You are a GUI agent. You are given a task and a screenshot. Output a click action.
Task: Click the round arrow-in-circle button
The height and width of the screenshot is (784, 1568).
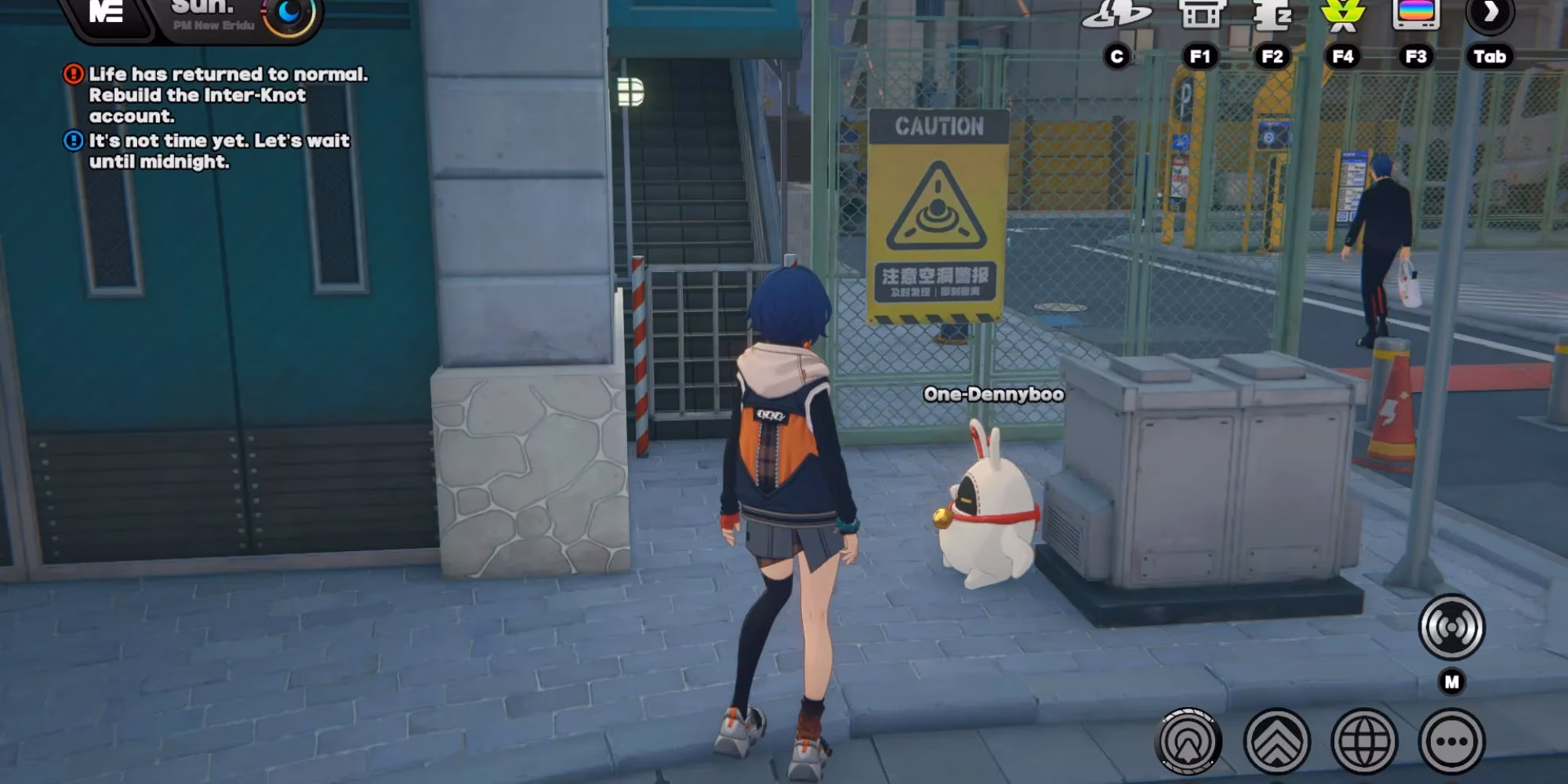[1189, 741]
